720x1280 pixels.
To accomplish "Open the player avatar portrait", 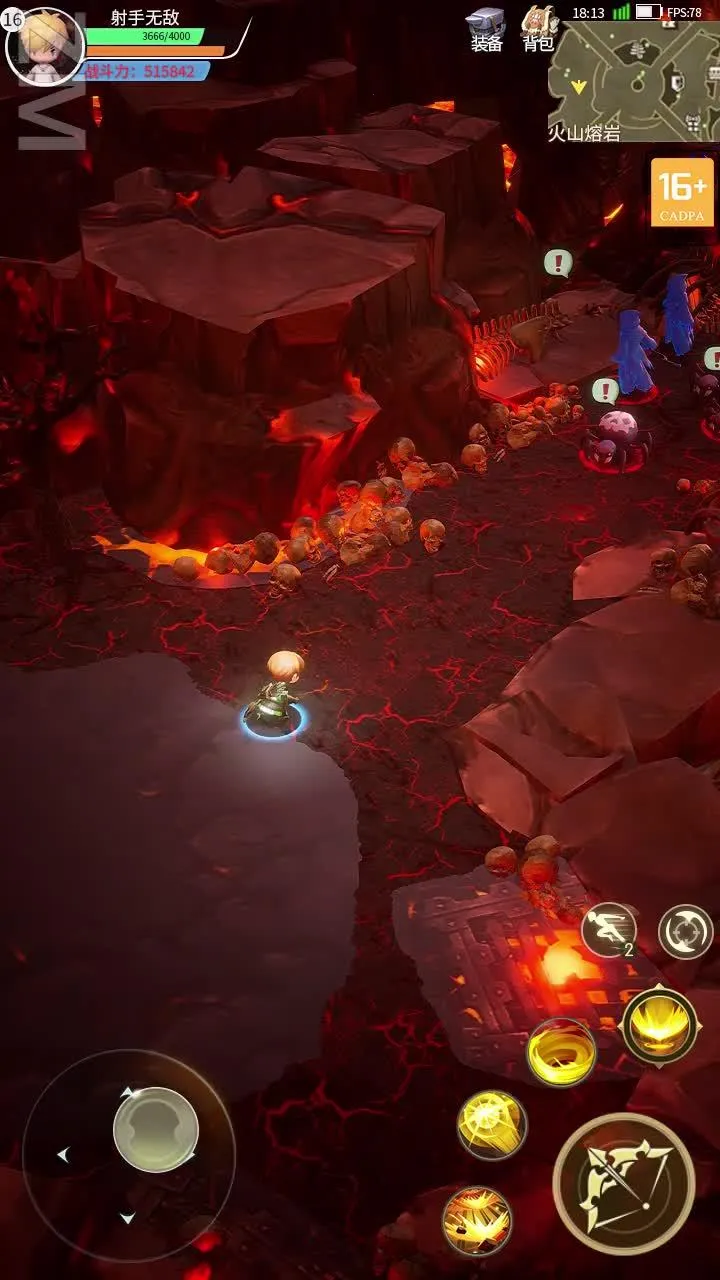I will pos(44,46).
